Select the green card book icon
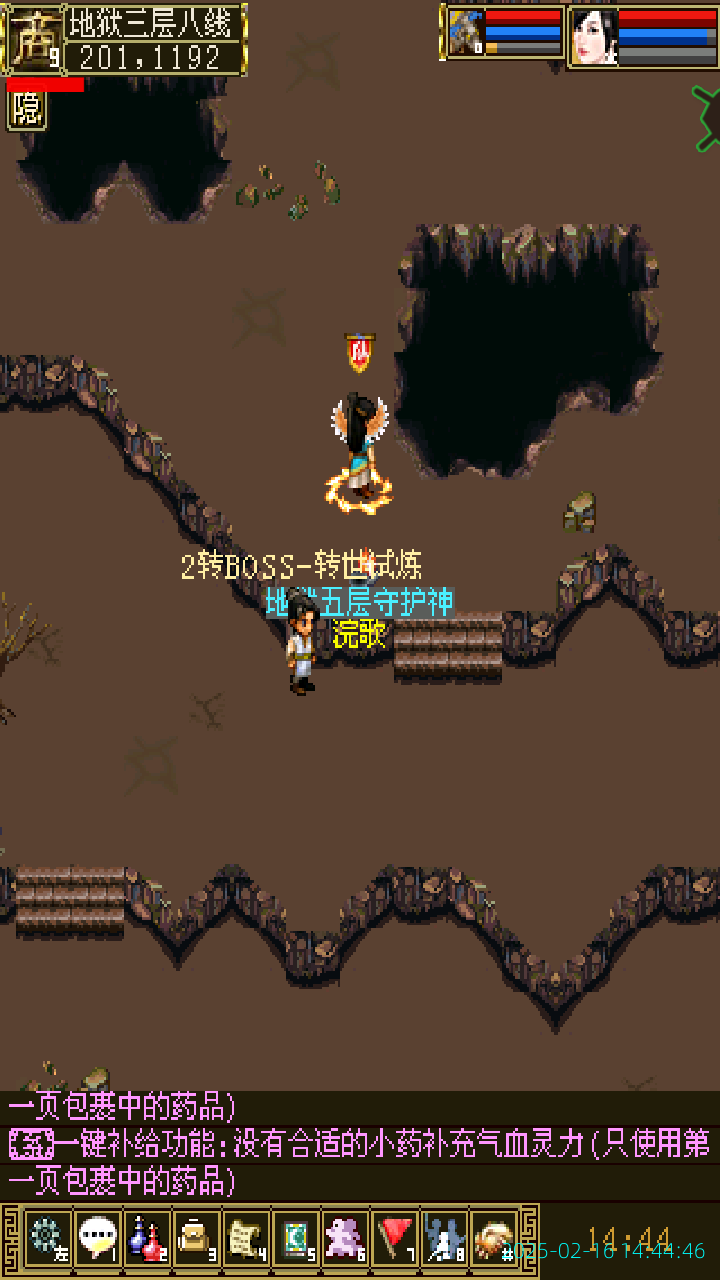 [x=295, y=1238]
